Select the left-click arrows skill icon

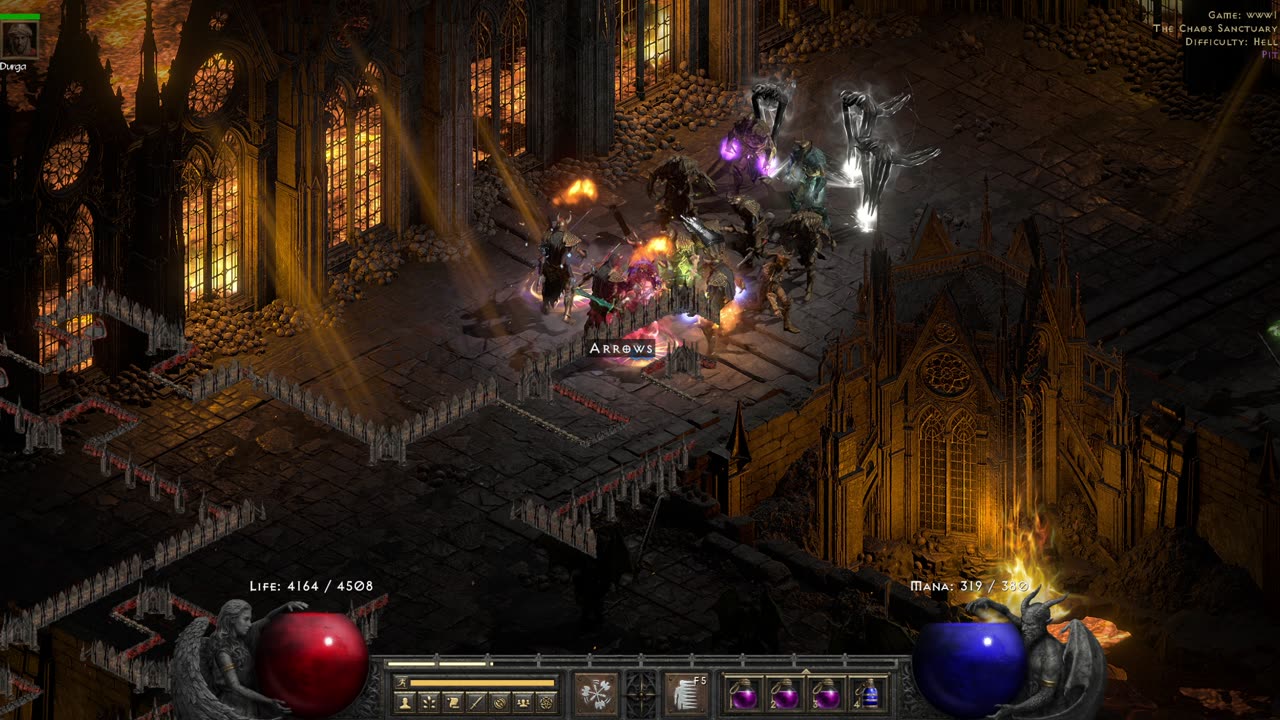coord(595,693)
